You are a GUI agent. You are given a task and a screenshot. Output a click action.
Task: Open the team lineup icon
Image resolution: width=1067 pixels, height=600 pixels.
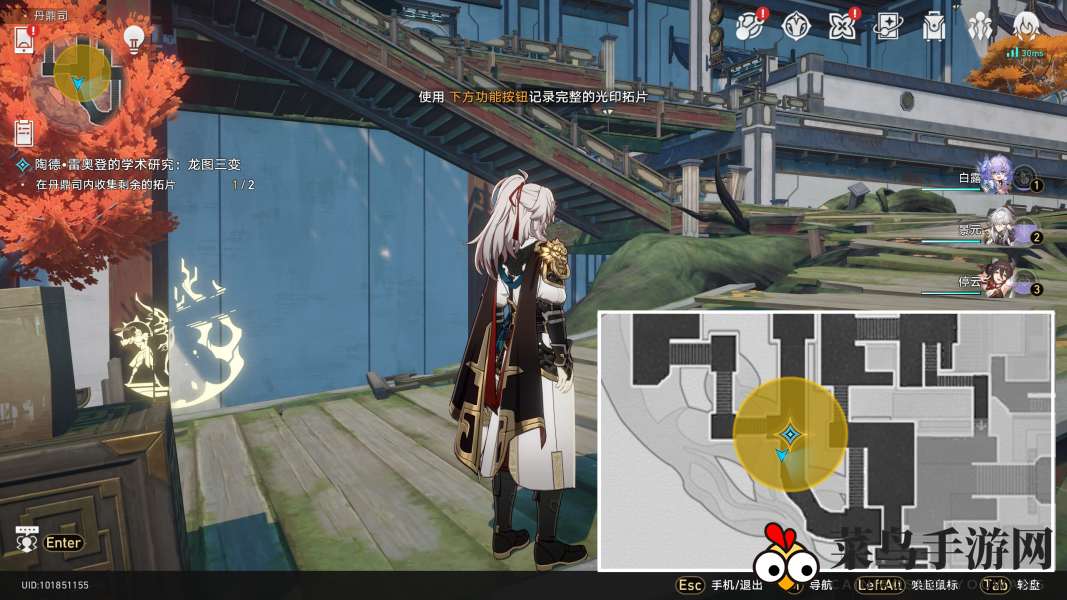[980, 27]
